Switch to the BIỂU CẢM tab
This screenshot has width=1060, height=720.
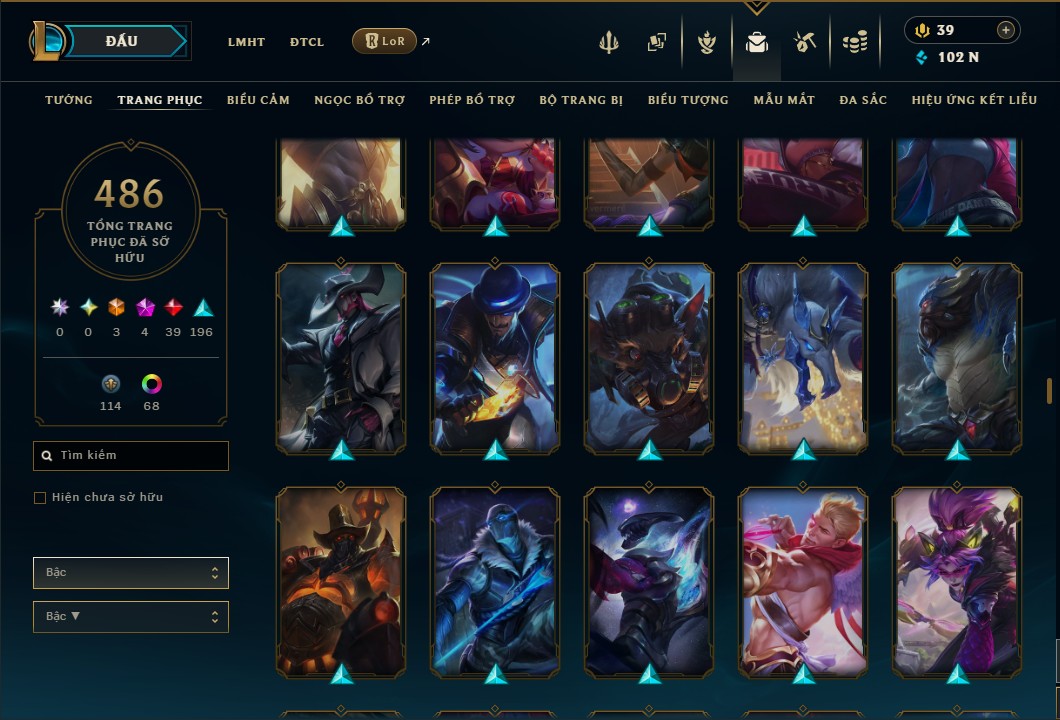tap(258, 100)
